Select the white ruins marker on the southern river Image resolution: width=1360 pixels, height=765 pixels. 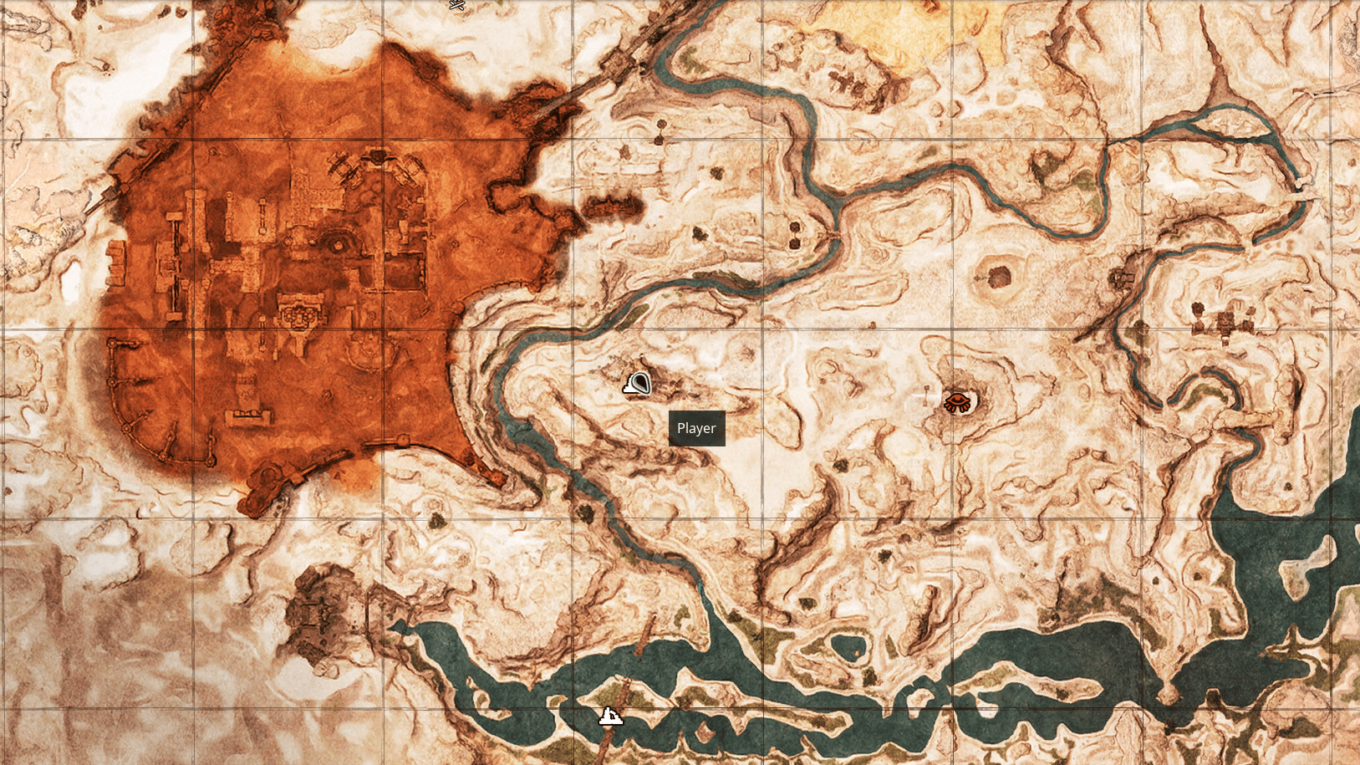click(x=609, y=715)
